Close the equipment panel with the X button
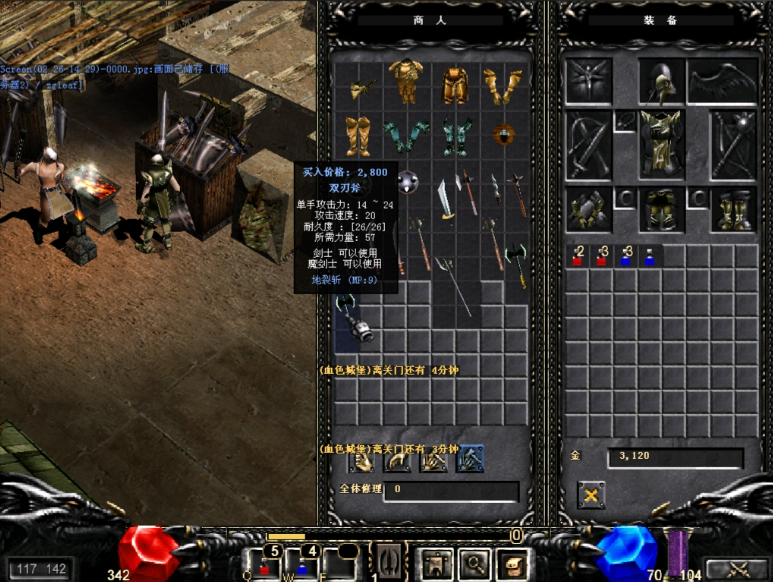 pyautogui.click(x=590, y=494)
